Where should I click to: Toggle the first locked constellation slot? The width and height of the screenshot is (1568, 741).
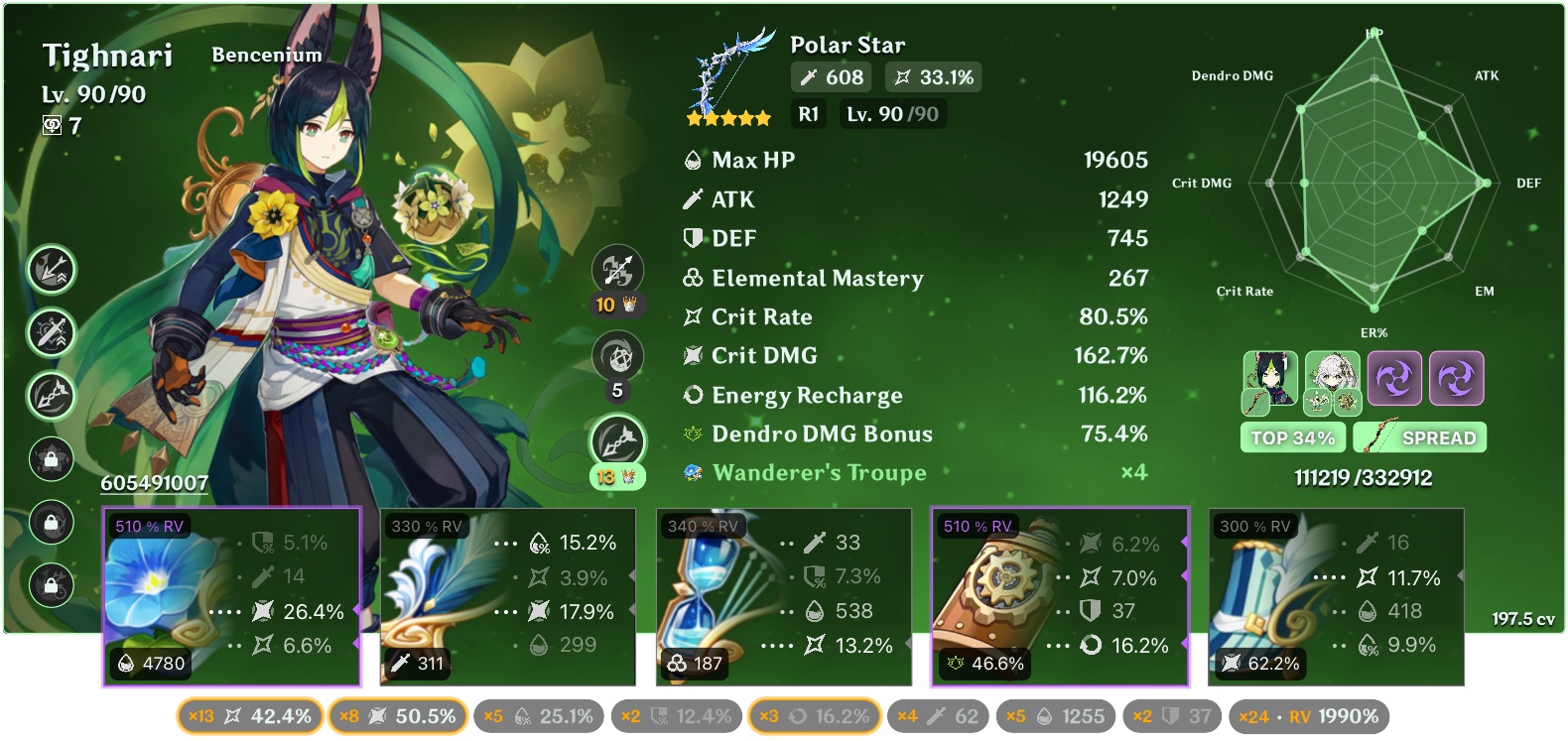[x=51, y=461]
